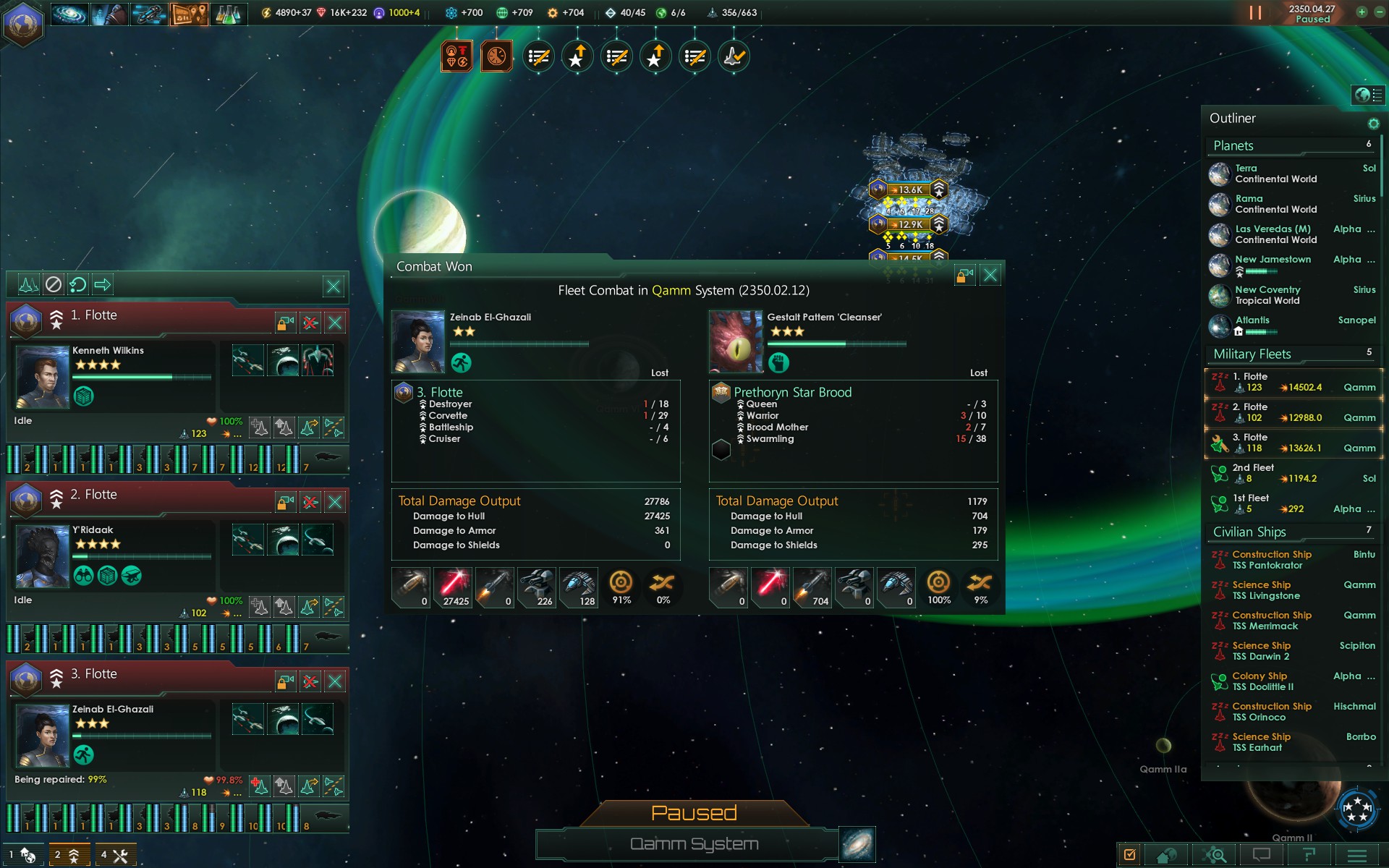The image size is (1389, 868).
Task: Close the Combat Won window
Action: (990, 275)
